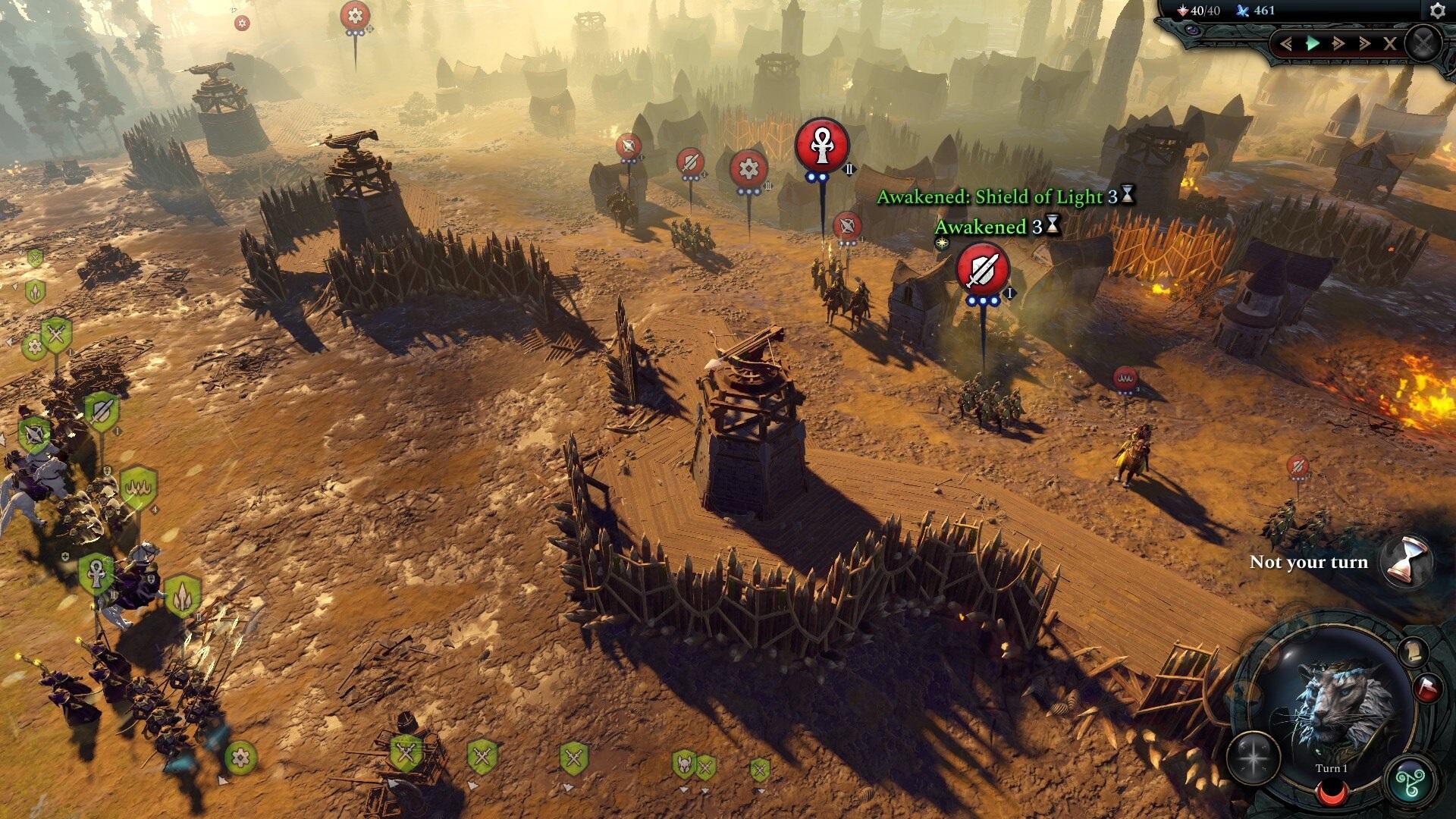Click the X skip-animation control
The image size is (1456, 819).
point(1389,43)
